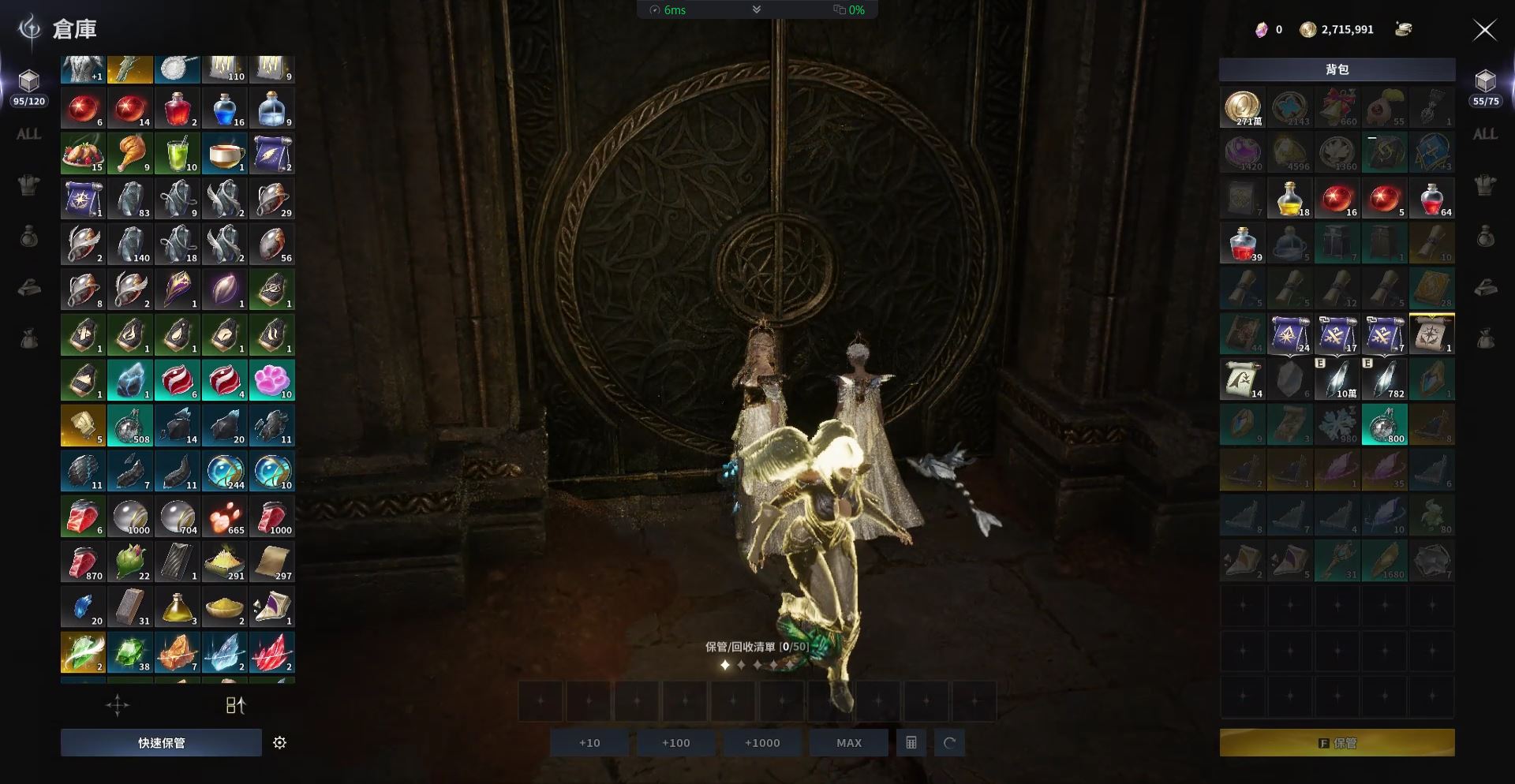Choose the yellow potion in backpack

pos(1289,198)
